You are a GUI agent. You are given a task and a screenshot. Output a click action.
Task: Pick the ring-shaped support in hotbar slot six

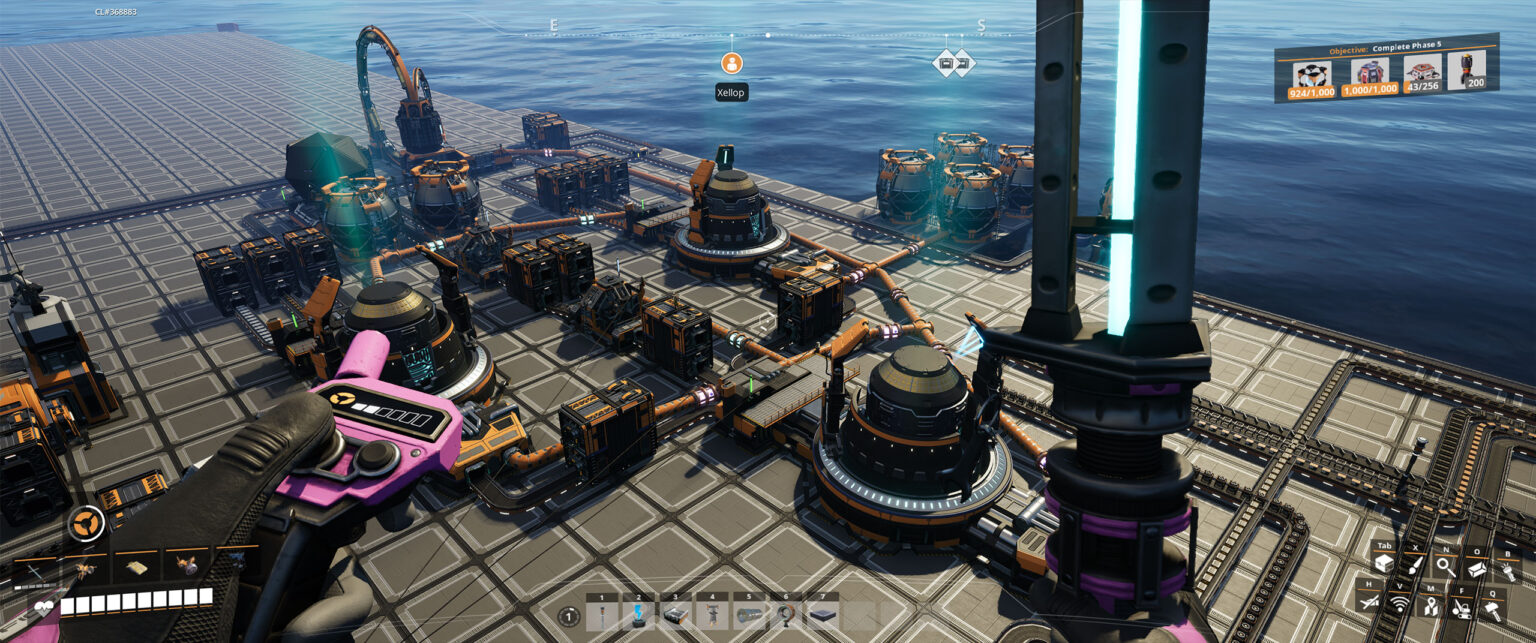[785, 615]
